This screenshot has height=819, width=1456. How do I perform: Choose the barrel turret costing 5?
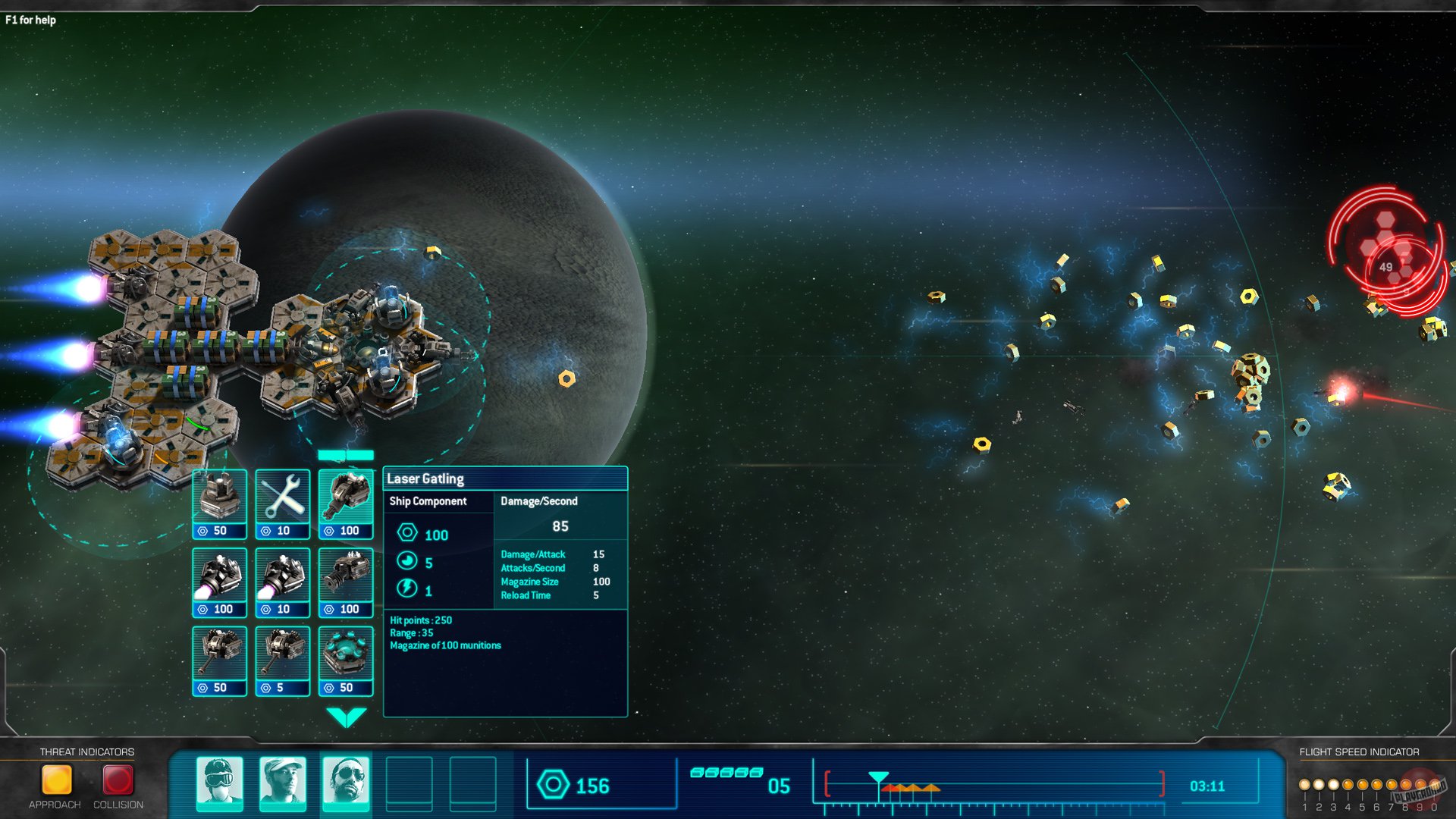tap(282, 660)
